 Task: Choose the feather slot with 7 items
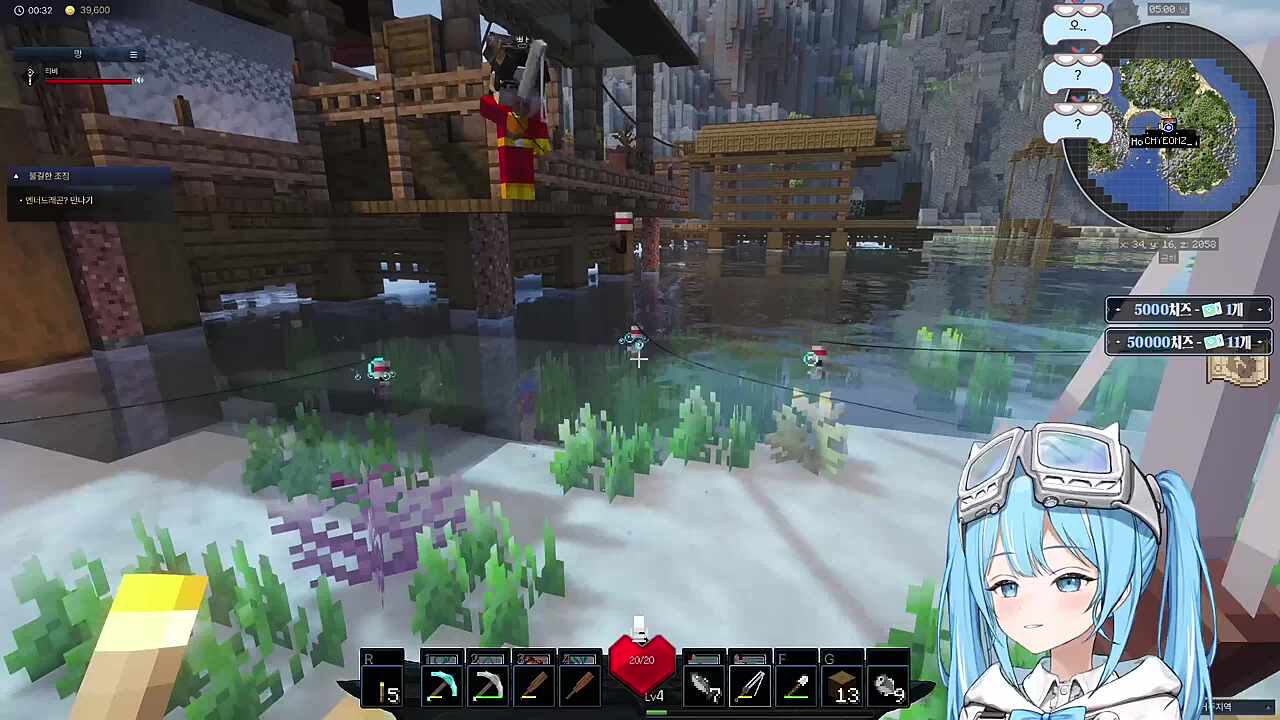(705, 686)
